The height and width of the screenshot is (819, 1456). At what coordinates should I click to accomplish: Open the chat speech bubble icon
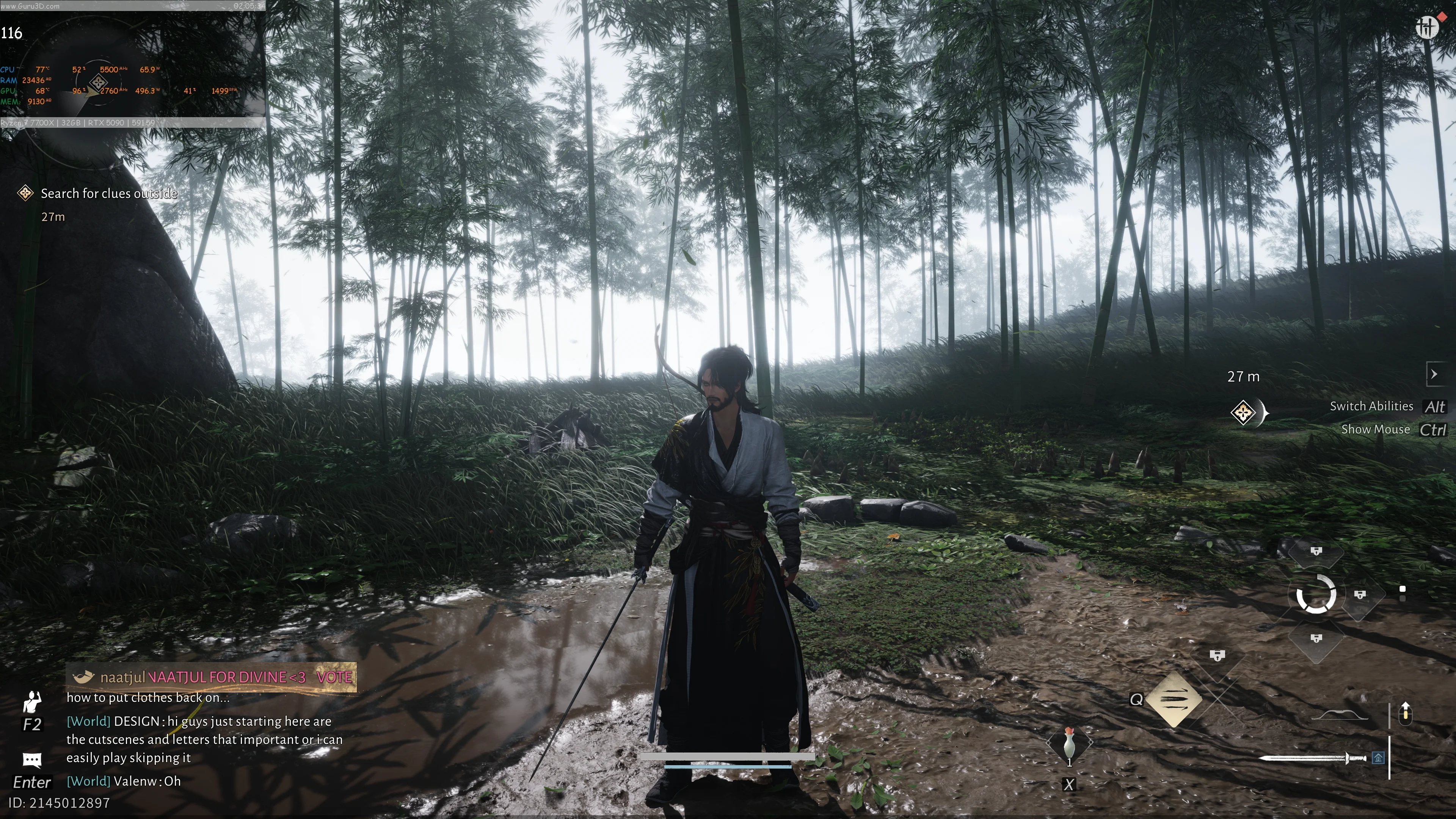coord(32,759)
